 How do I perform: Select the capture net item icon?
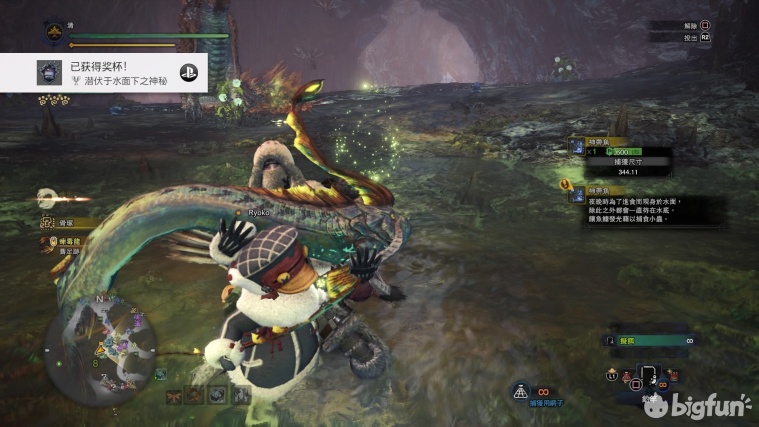pyautogui.click(x=522, y=393)
